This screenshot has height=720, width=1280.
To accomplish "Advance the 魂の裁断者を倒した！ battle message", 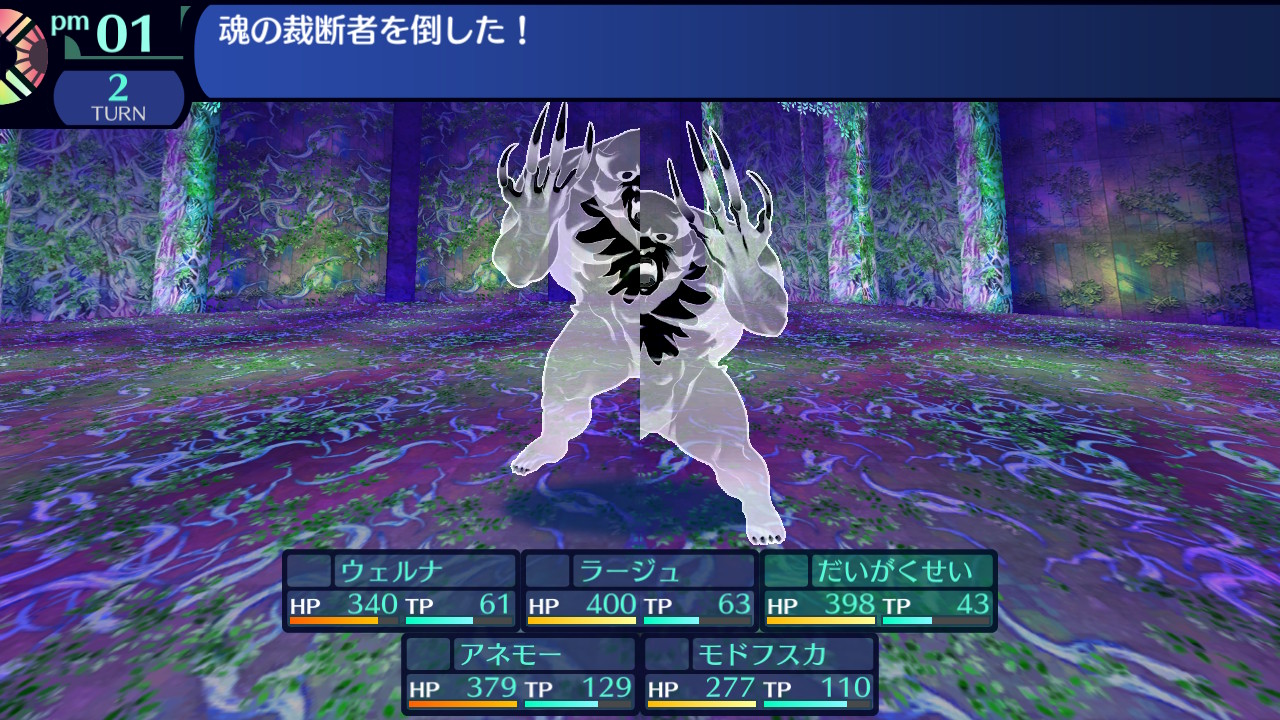I will click(735, 50).
